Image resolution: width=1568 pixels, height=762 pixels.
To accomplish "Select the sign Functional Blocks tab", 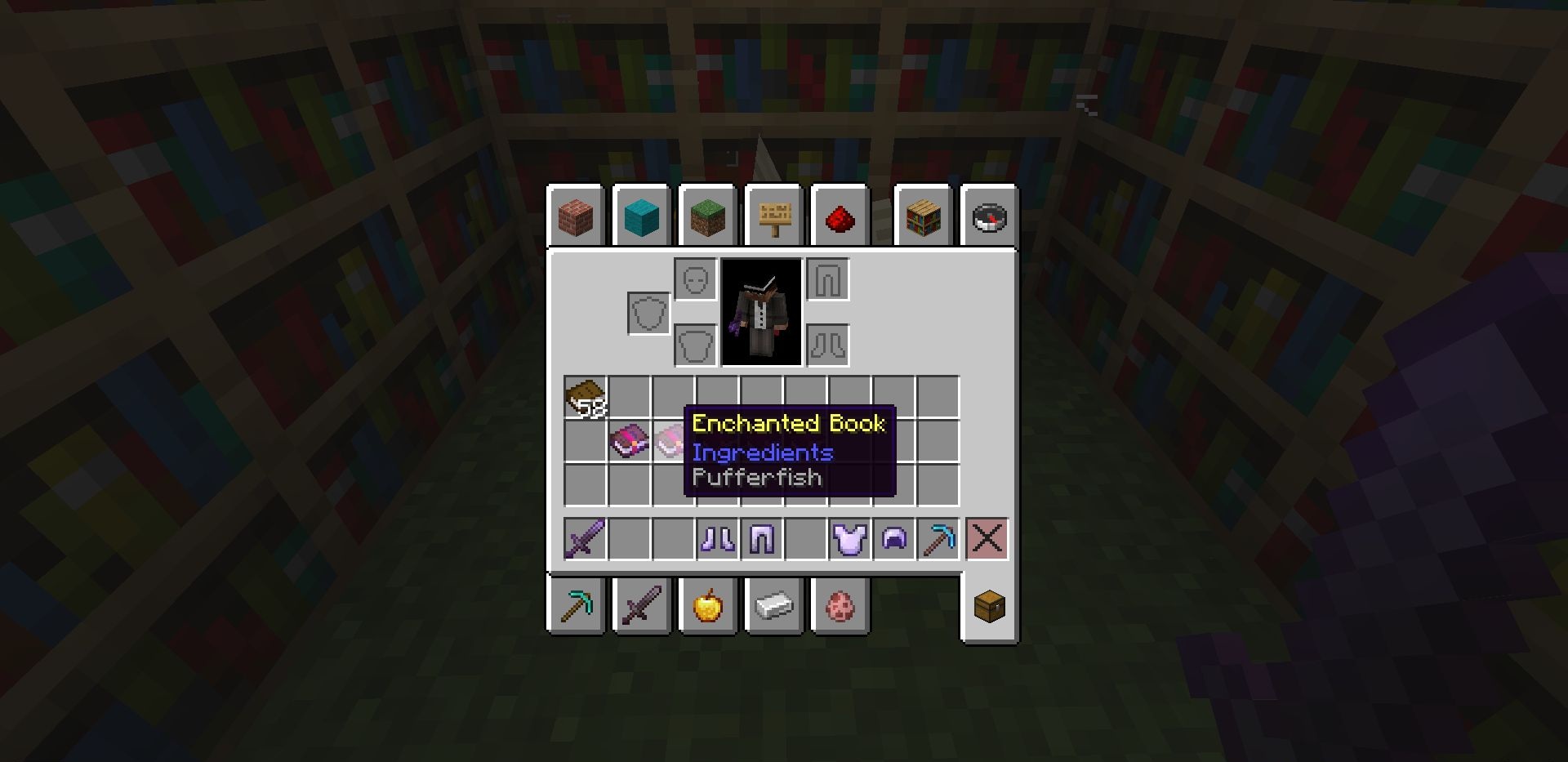I will pyautogui.click(x=773, y=216).
